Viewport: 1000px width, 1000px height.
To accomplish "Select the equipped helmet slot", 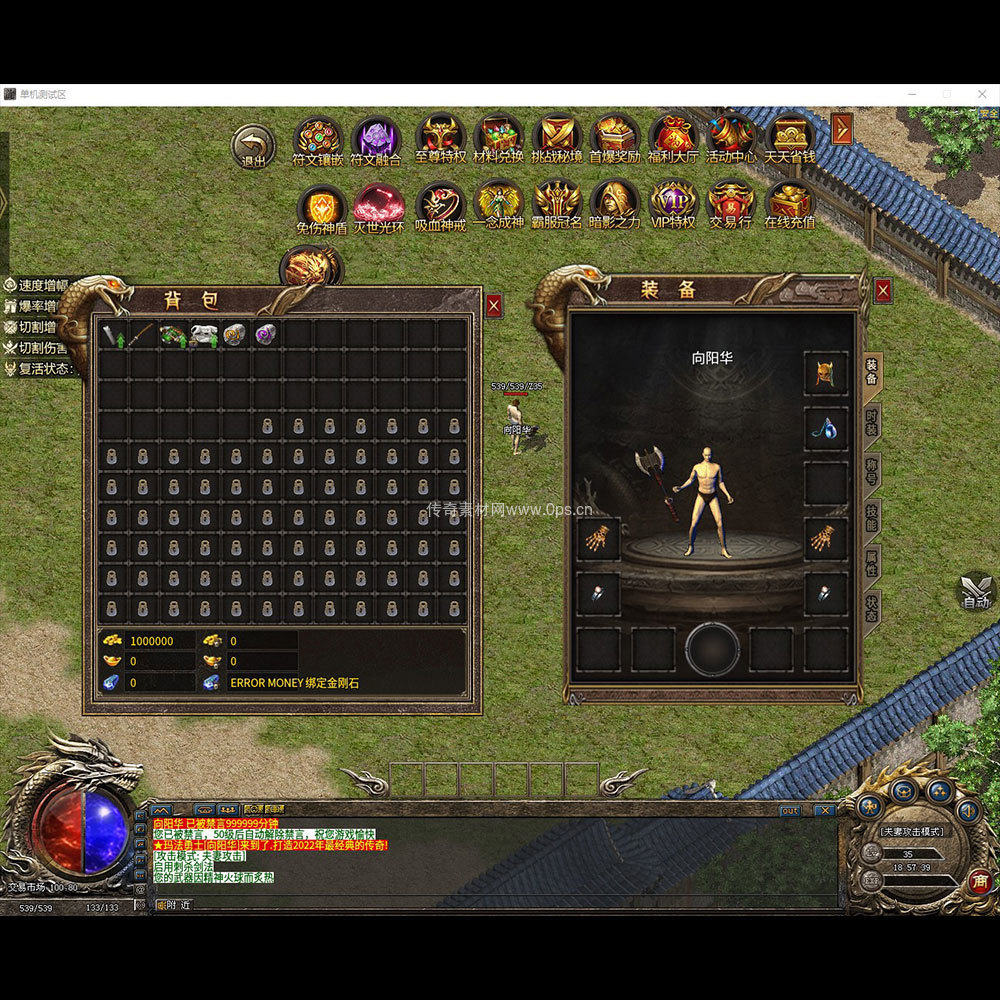I will (x=826, y=373).
